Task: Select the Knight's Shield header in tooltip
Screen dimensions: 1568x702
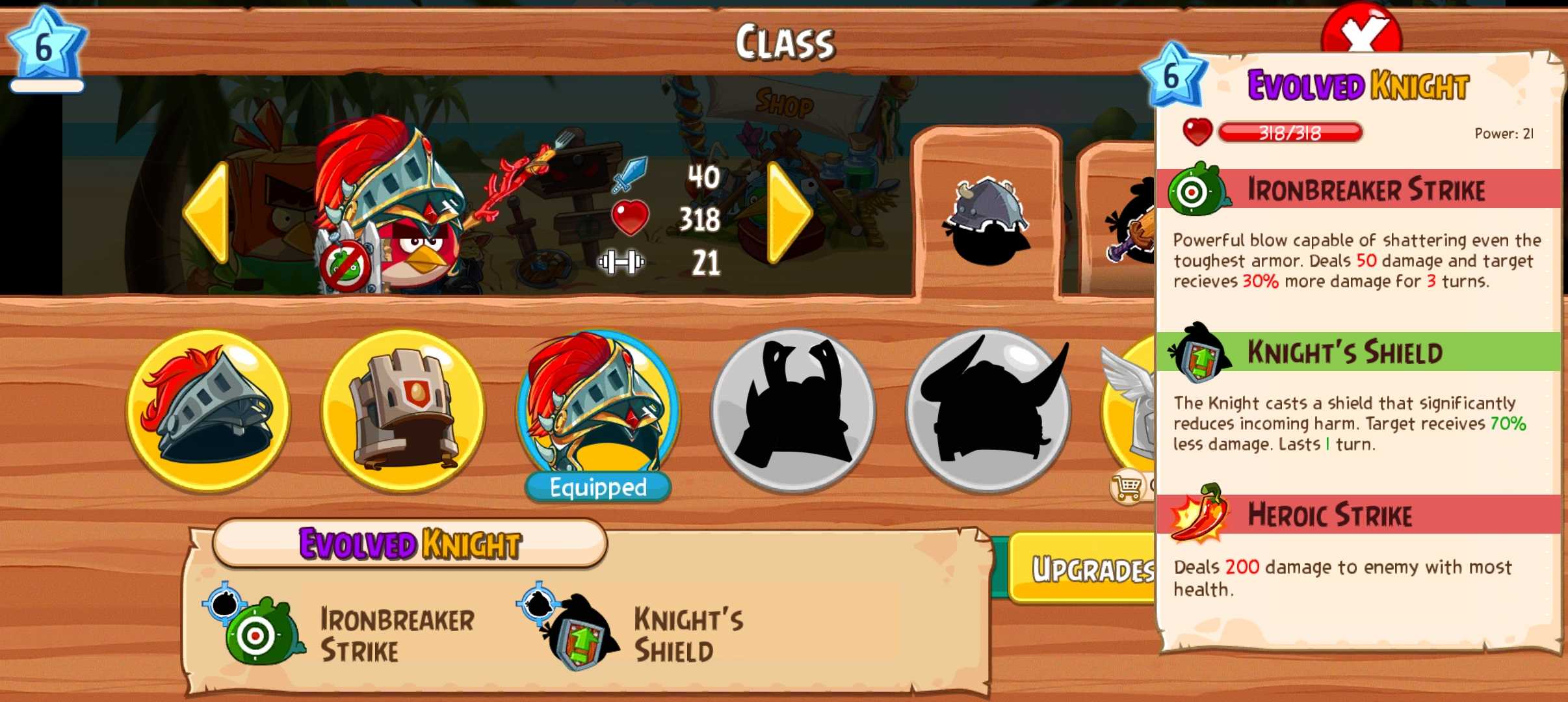Action: coord(1344,352)
